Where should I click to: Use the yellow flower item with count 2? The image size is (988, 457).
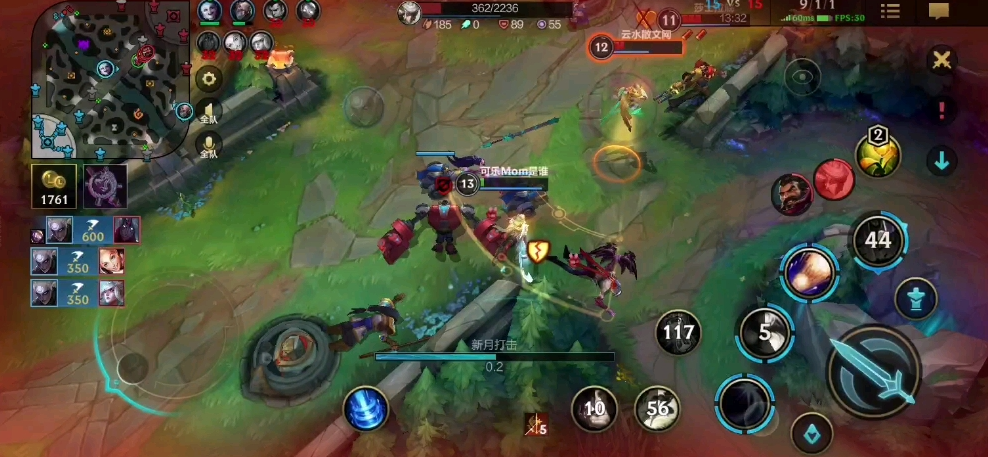point(877,153)
